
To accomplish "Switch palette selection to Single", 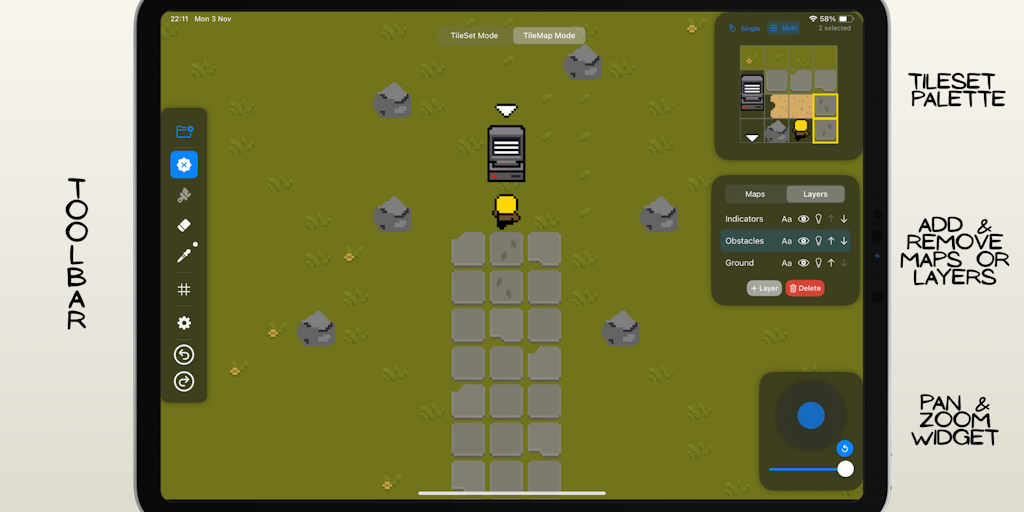I will (745, 28).
